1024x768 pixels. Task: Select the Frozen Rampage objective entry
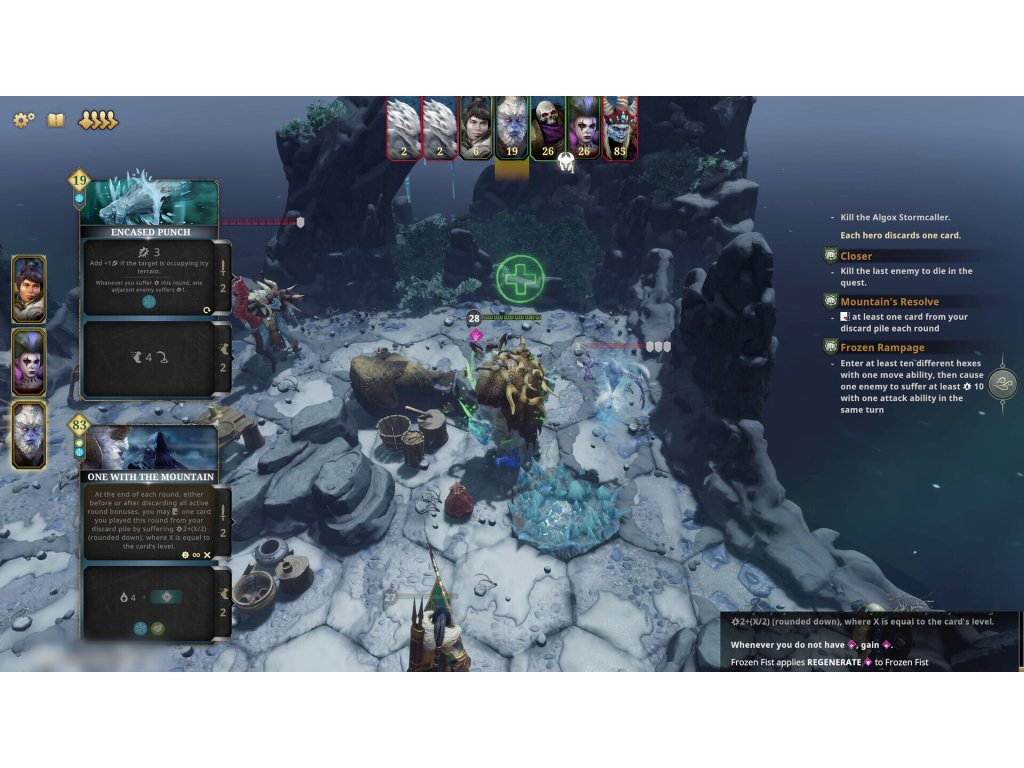coord(882,347)
